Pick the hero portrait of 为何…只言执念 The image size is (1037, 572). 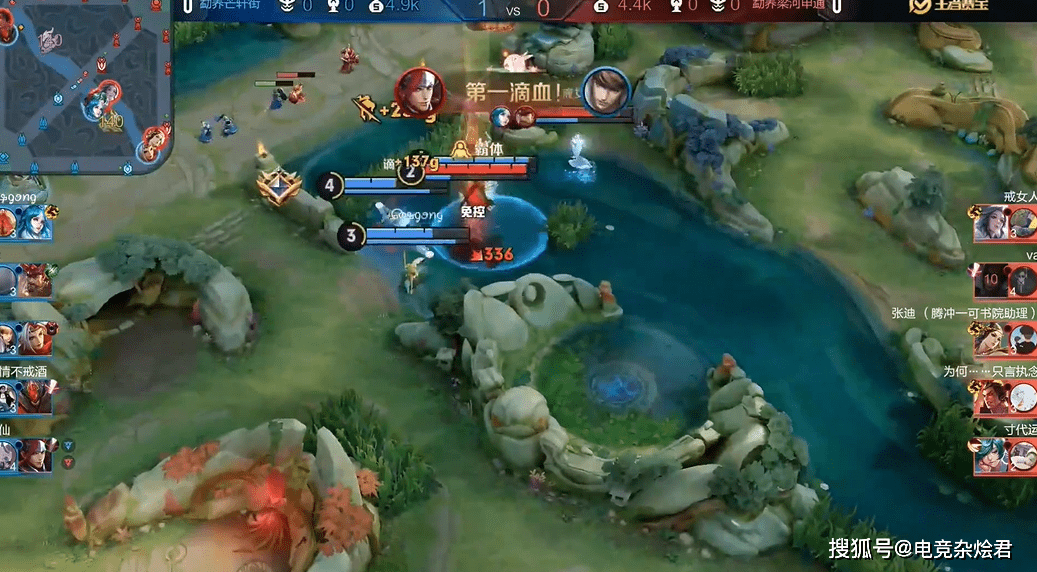pyautogui.click(x=991, y=398)
